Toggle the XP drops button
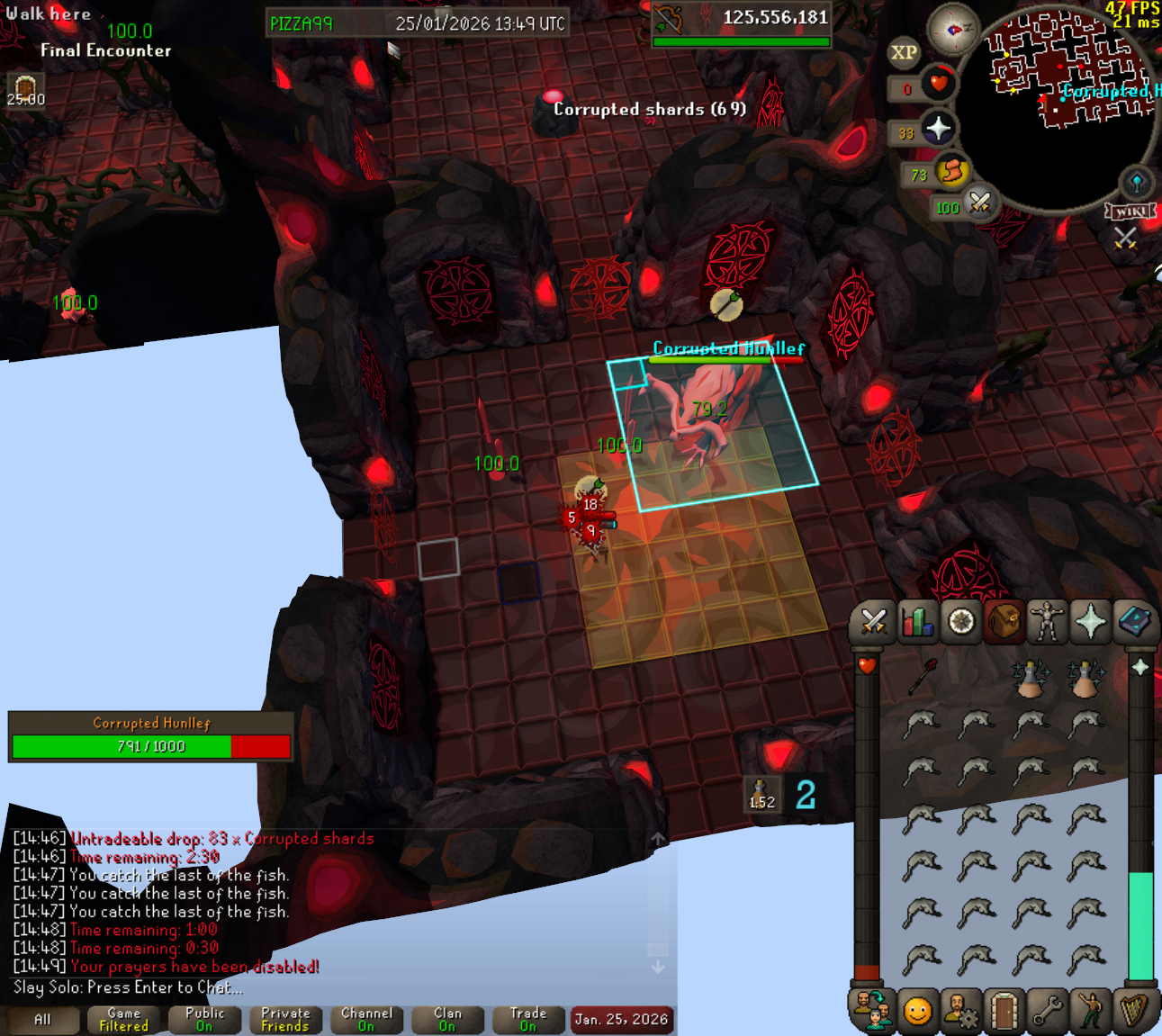Image resolution: width=1162 pixels, height=1036 pixels. pos(904,52)
